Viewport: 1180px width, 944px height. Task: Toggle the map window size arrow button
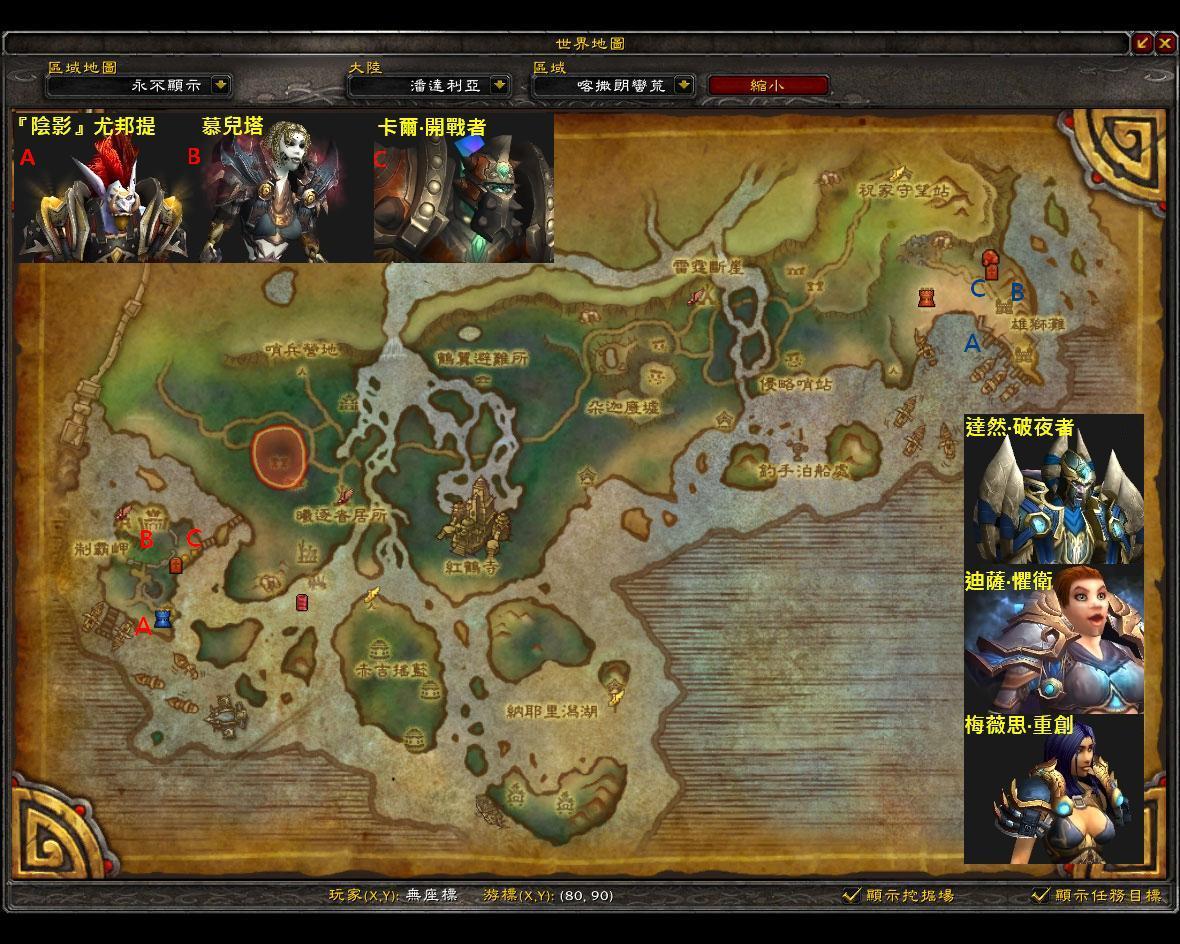click(x=1142, y=43)
